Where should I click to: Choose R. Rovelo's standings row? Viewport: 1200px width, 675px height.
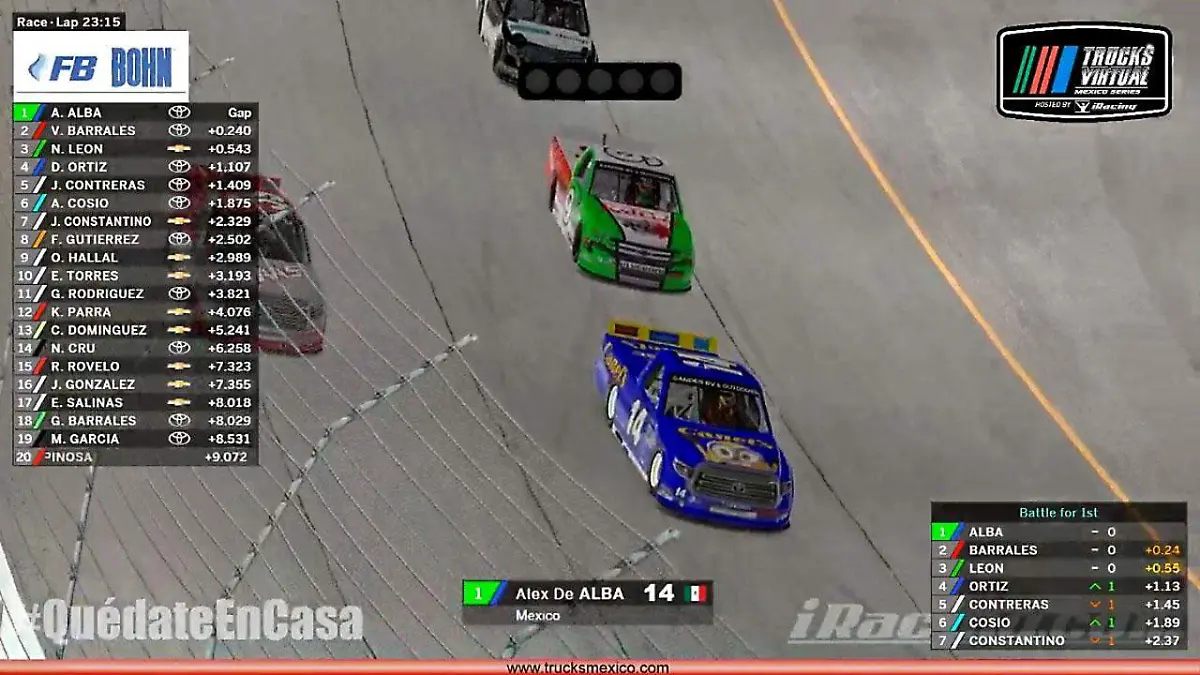point(135,366)
